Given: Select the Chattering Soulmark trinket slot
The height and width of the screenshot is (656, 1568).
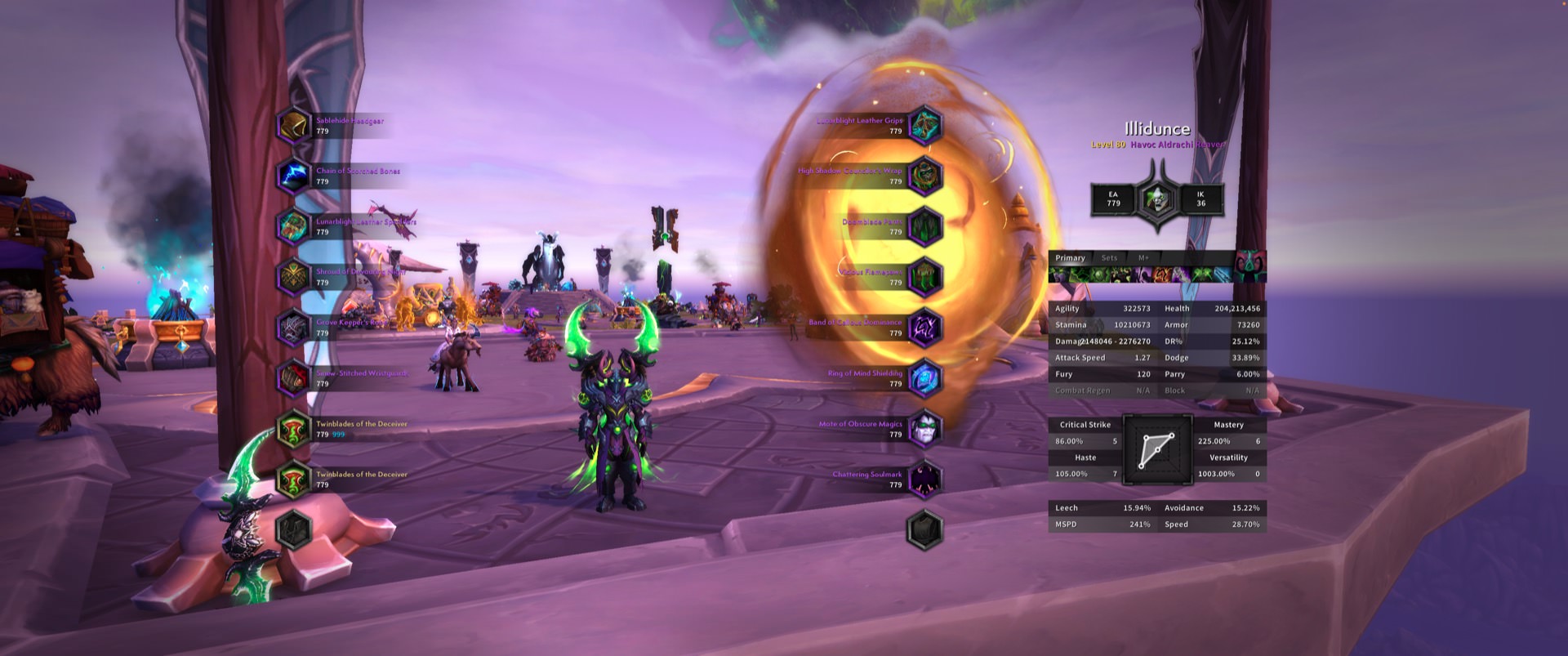Looking at the screenshot, I should tap(924, 480).
